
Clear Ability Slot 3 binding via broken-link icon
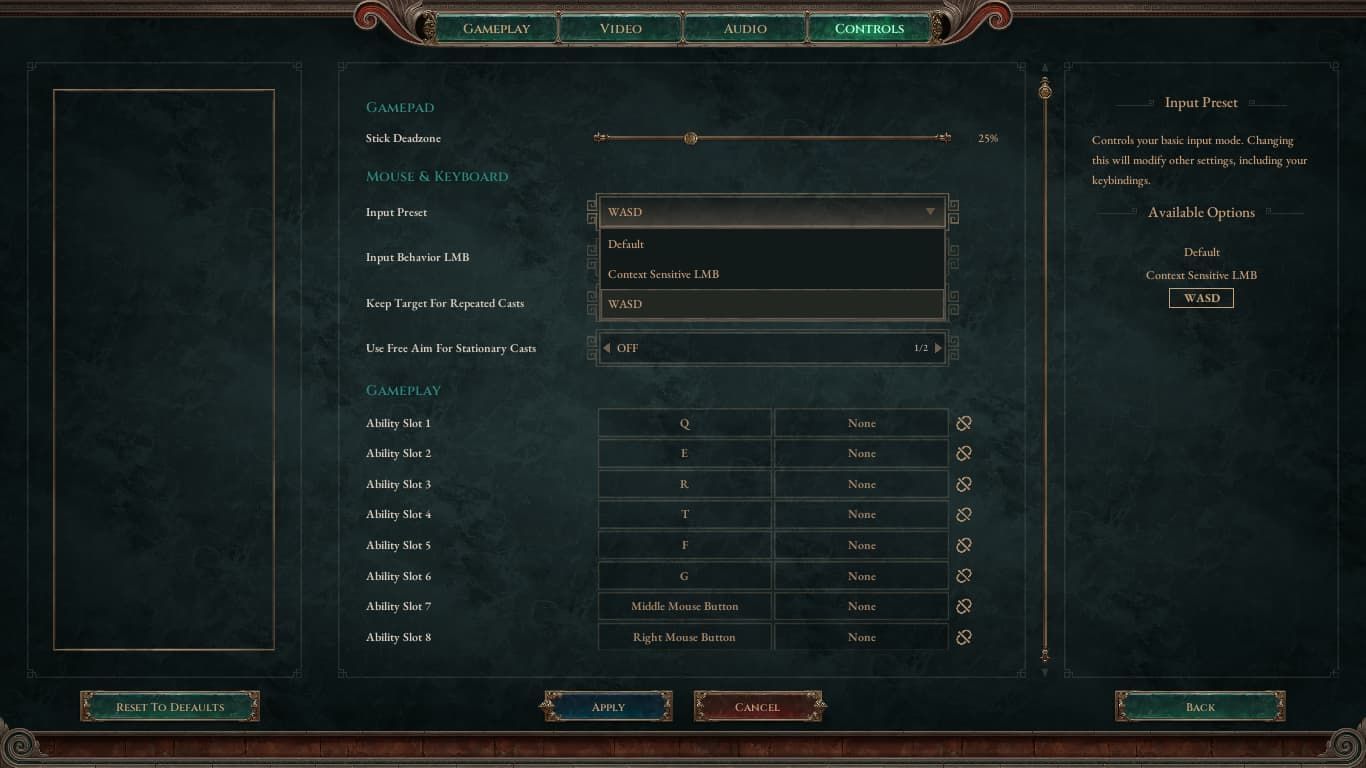(962, 484)
